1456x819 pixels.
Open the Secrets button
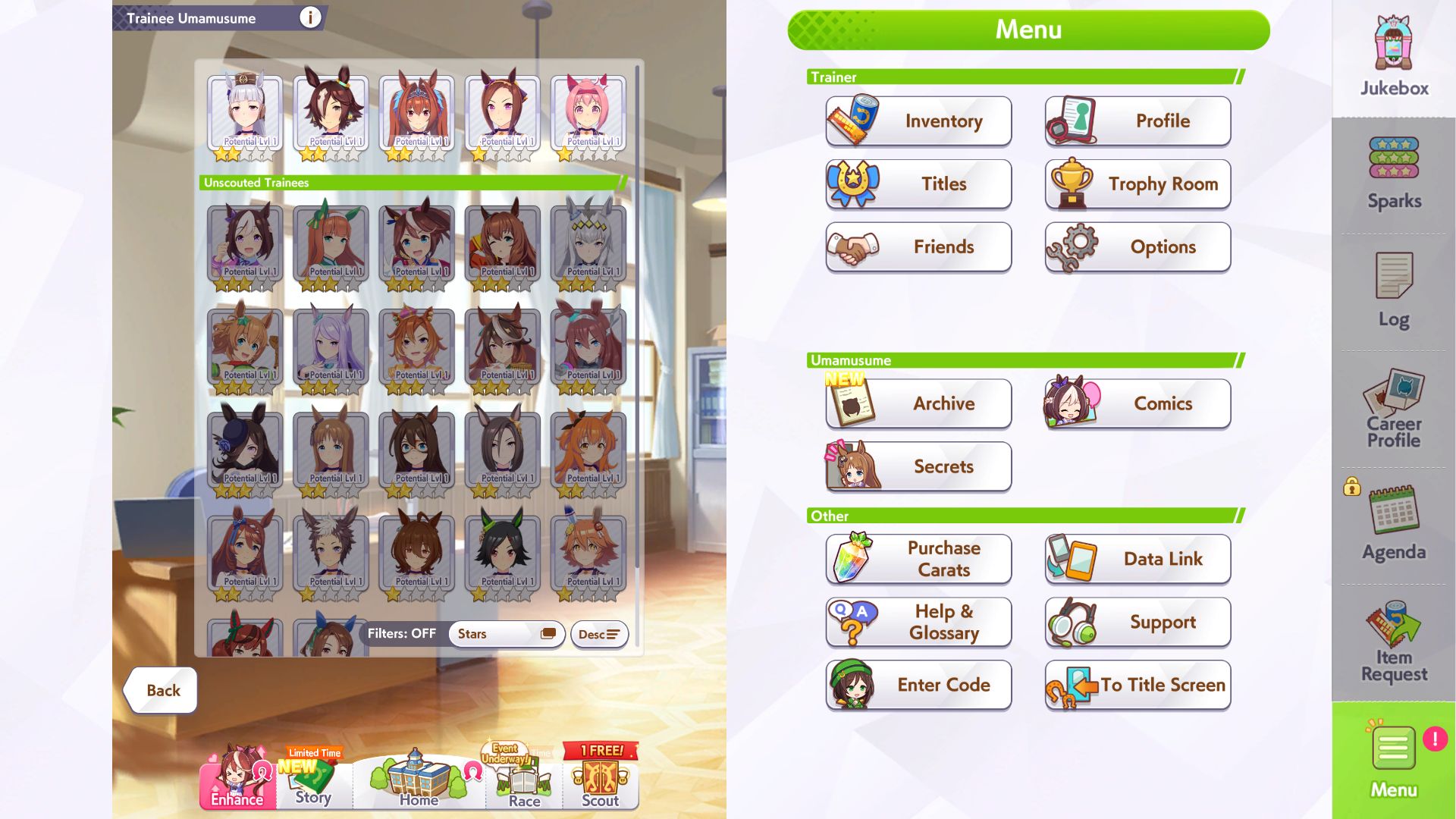pos(918,466)
